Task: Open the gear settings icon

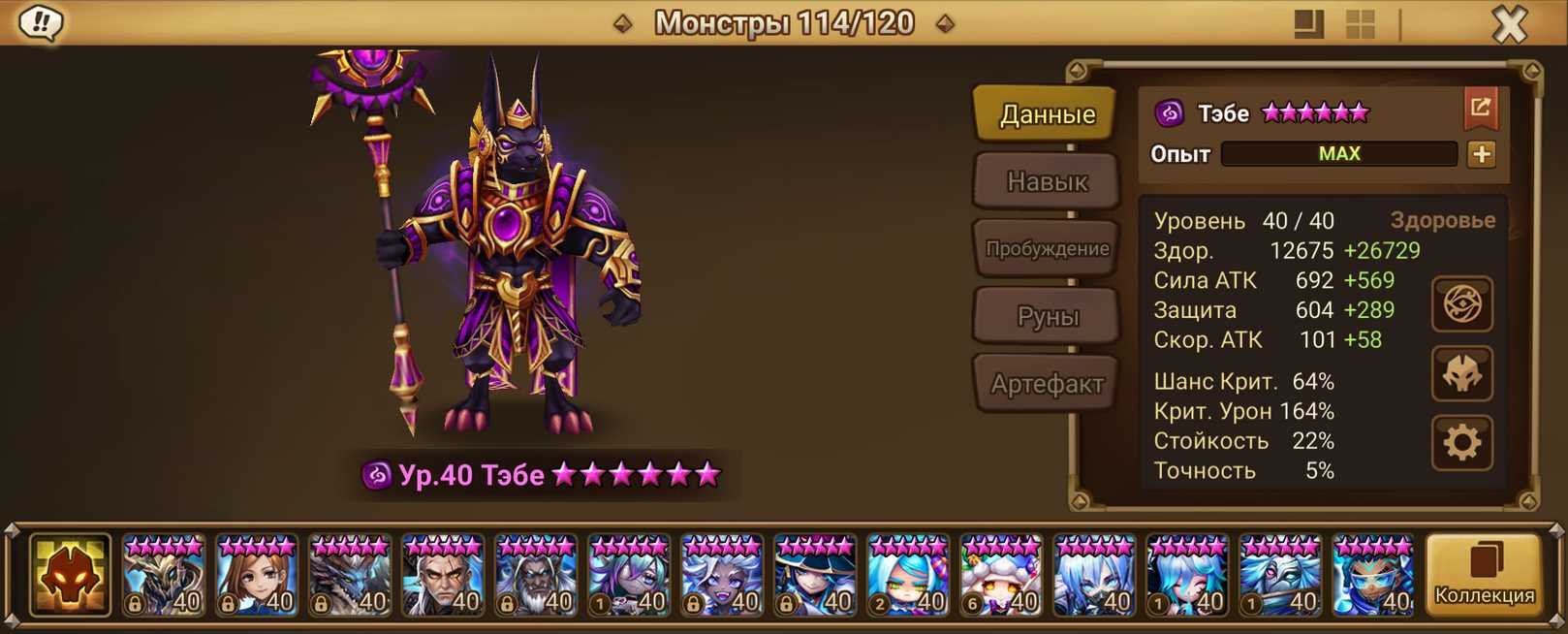Action: coord(1461,443)
